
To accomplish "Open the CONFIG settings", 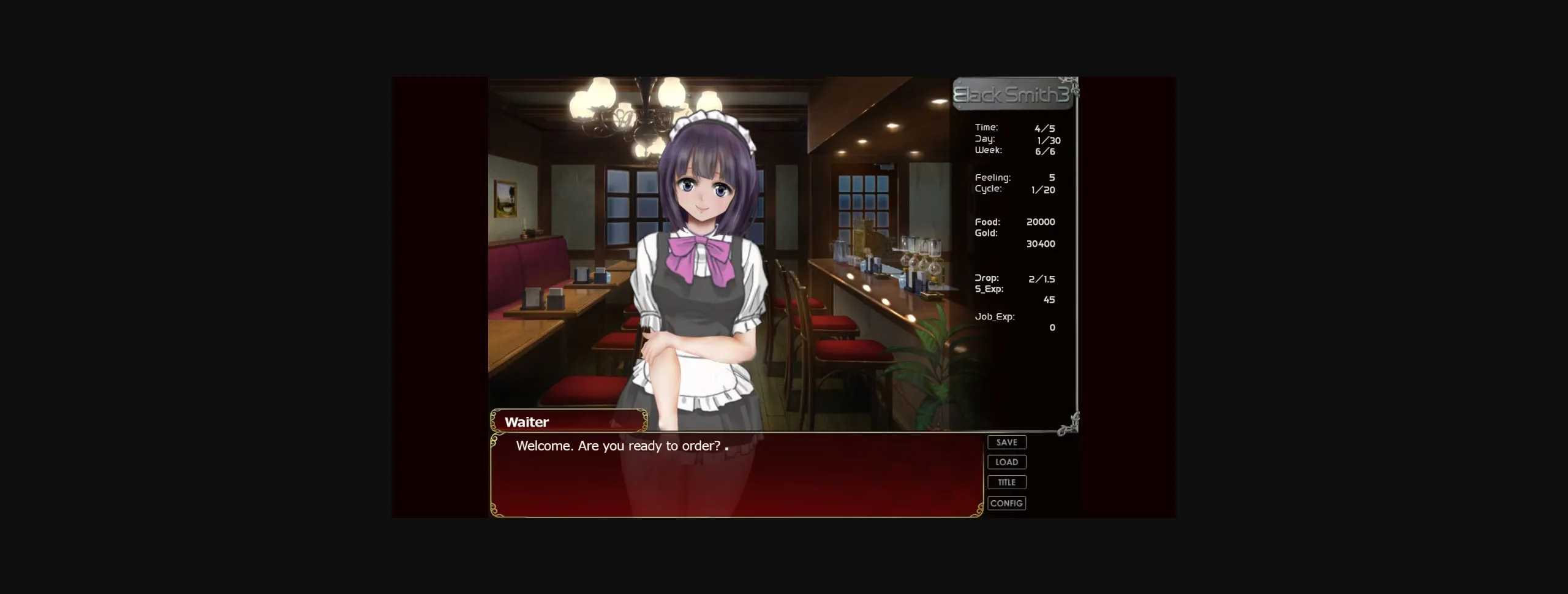I will coord(1006,503).
